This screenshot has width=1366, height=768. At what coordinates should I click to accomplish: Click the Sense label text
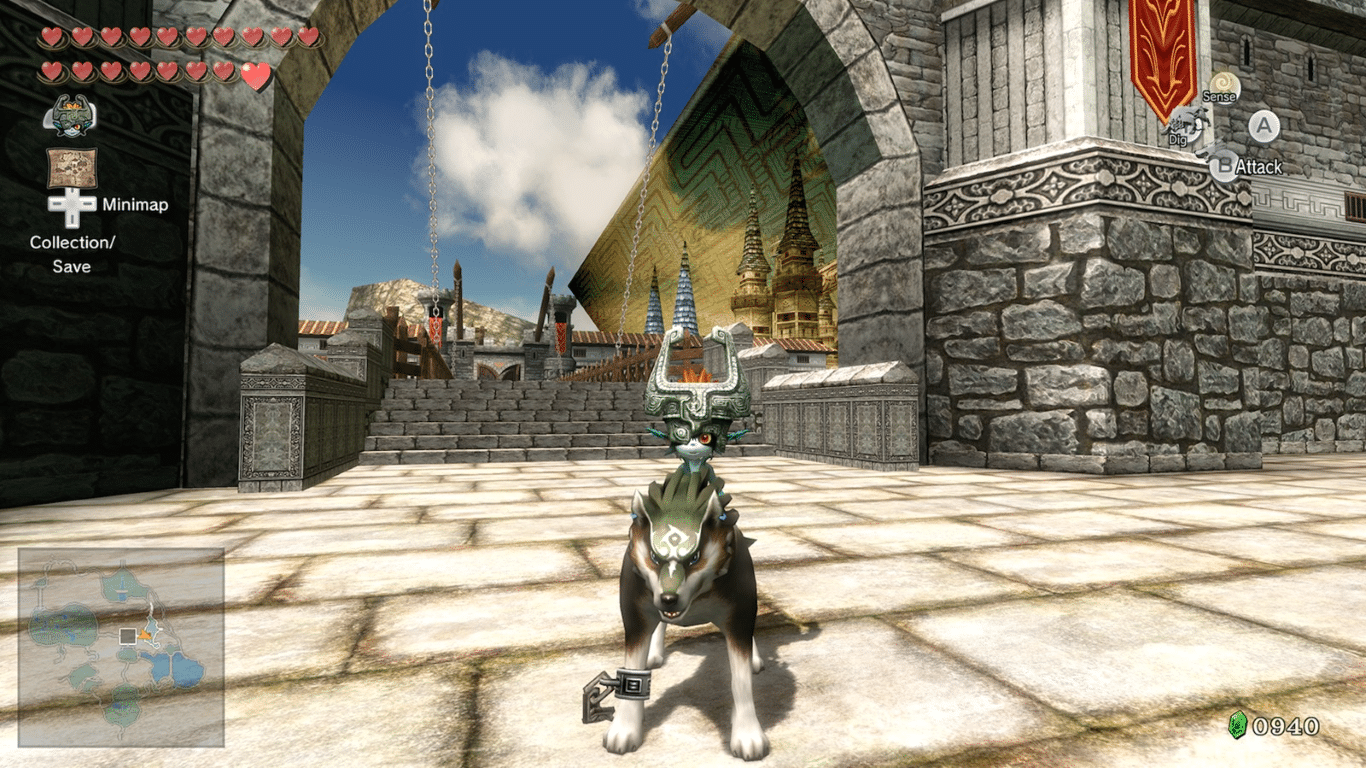coord(1219,98)
